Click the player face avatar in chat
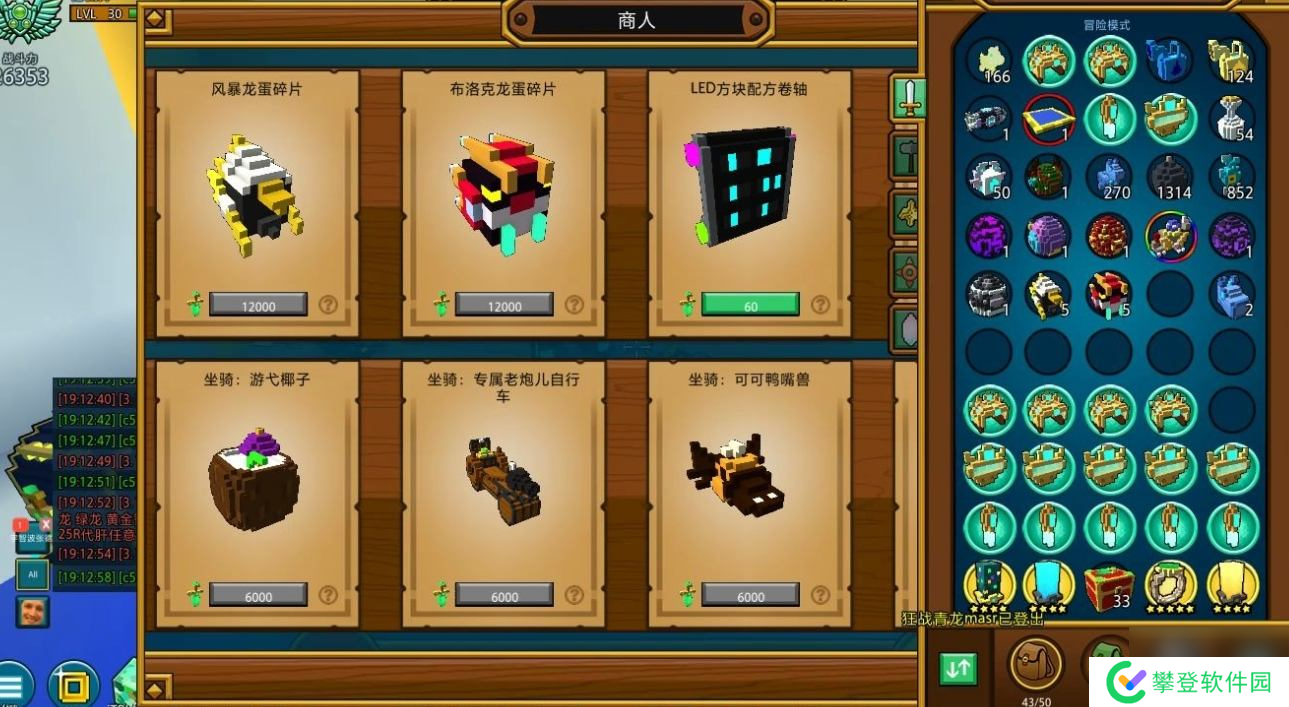 coord(32,611)
